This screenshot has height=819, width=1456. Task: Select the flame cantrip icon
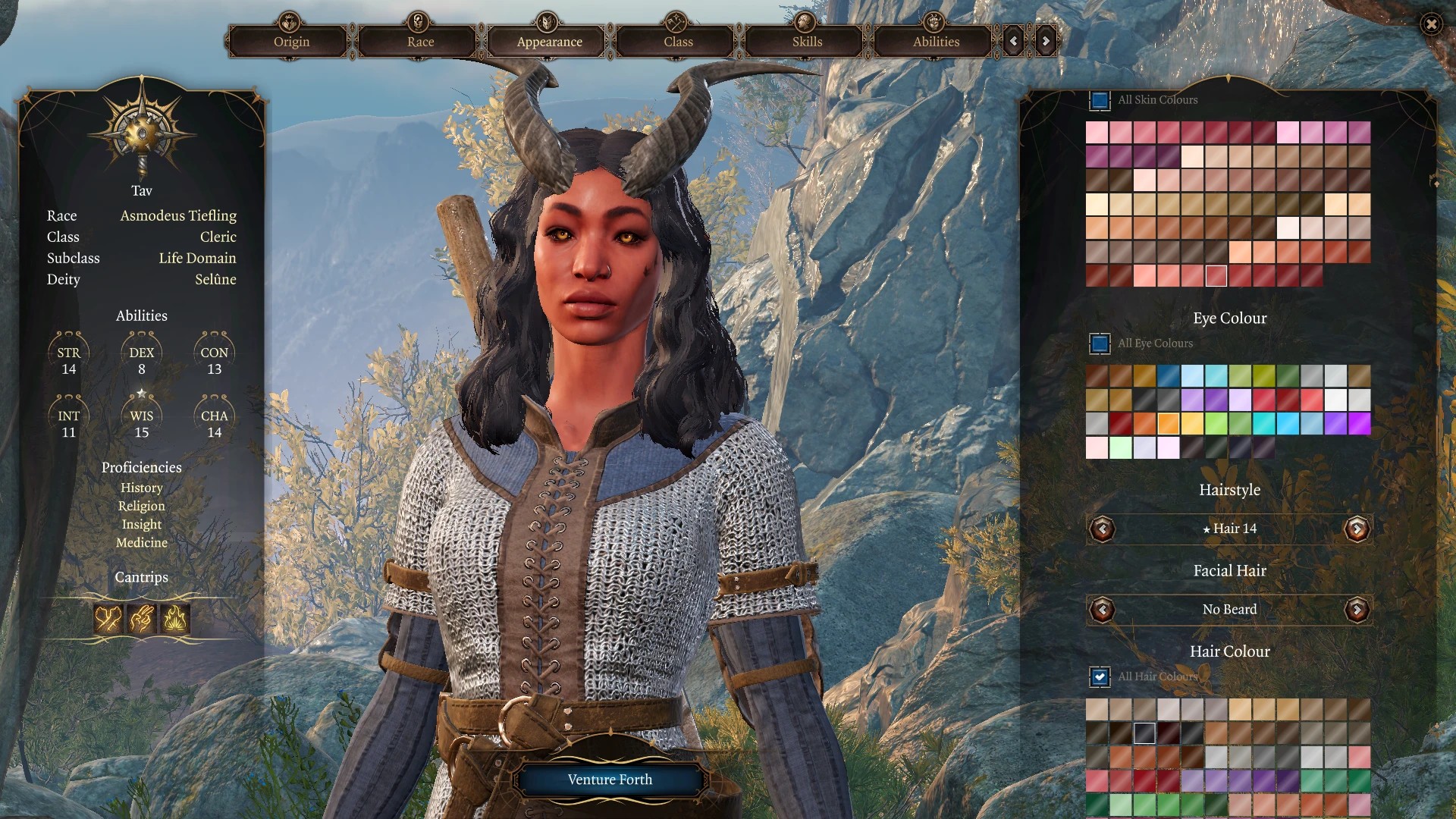pos(175,620)
